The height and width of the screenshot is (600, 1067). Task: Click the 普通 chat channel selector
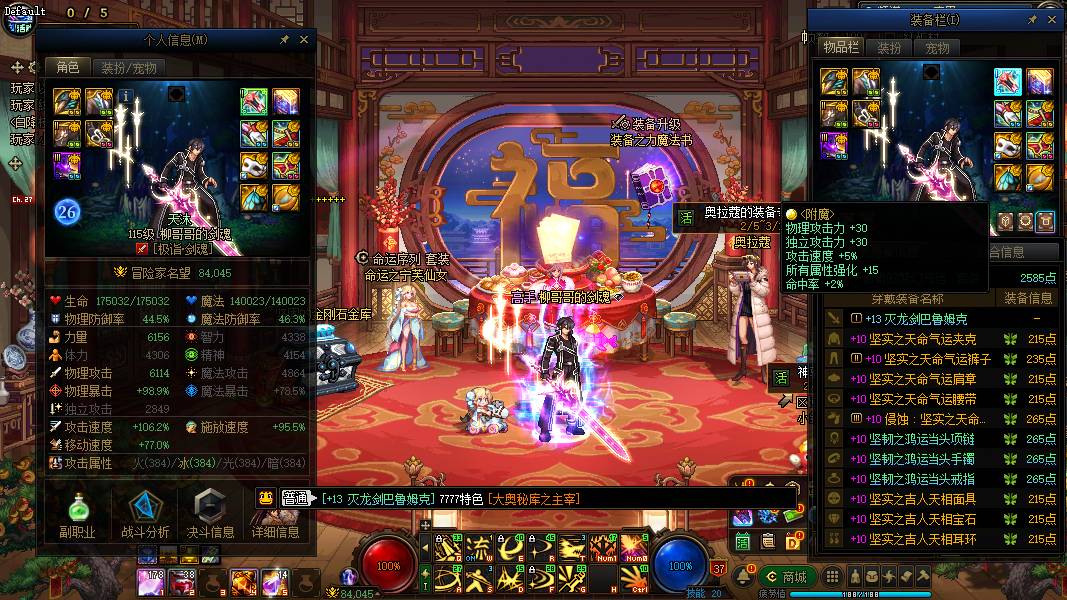coord(294,498)
